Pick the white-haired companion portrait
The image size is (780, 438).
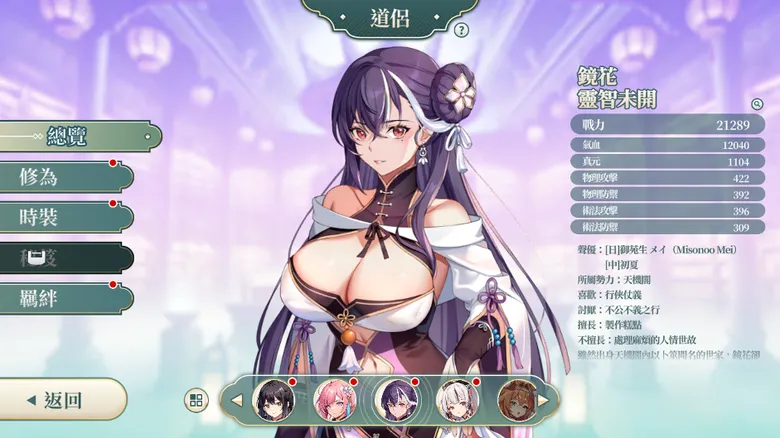(x=457, y=400)
